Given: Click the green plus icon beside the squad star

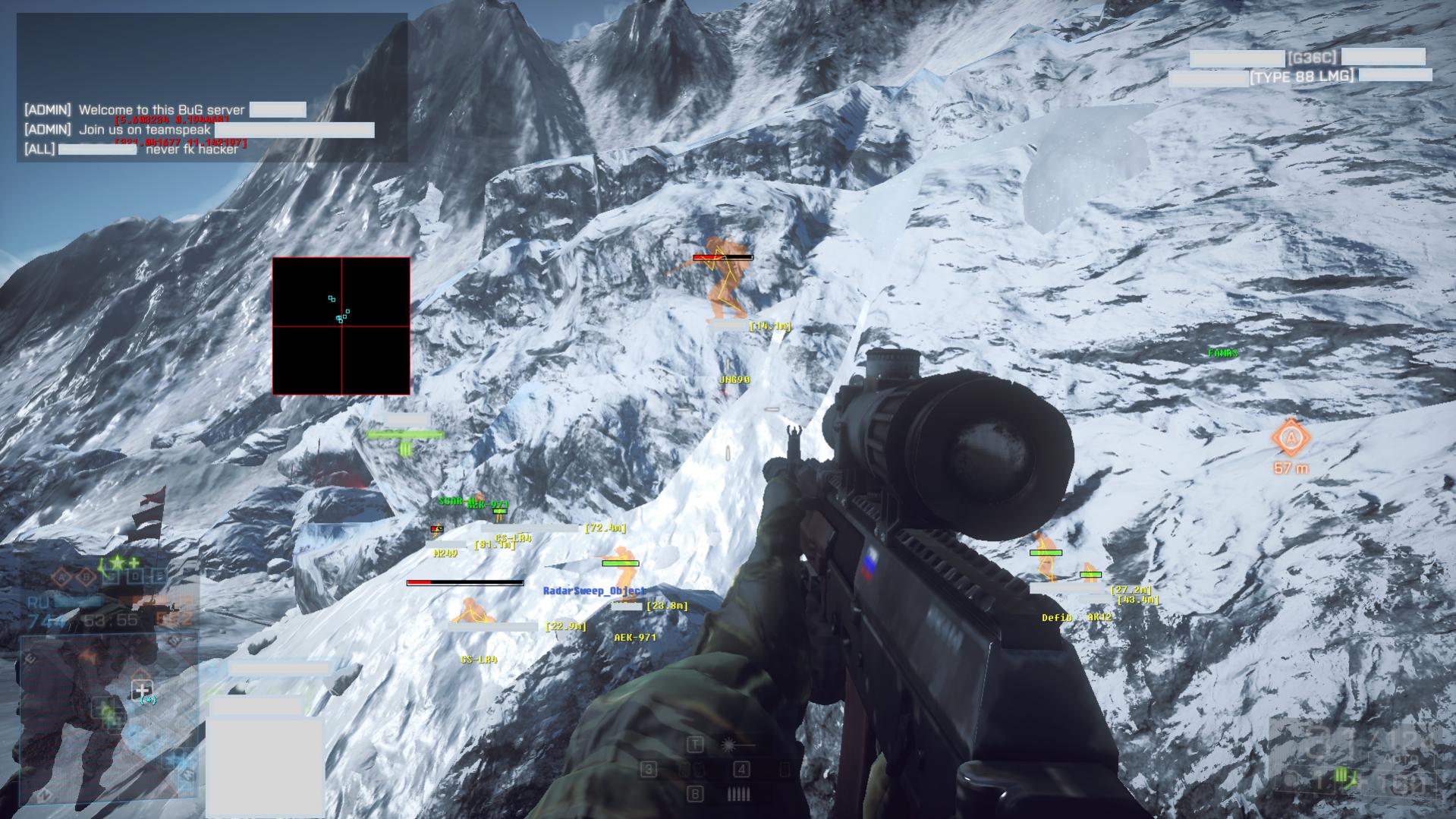Looking at the screenshot, I should coord(133,562).
